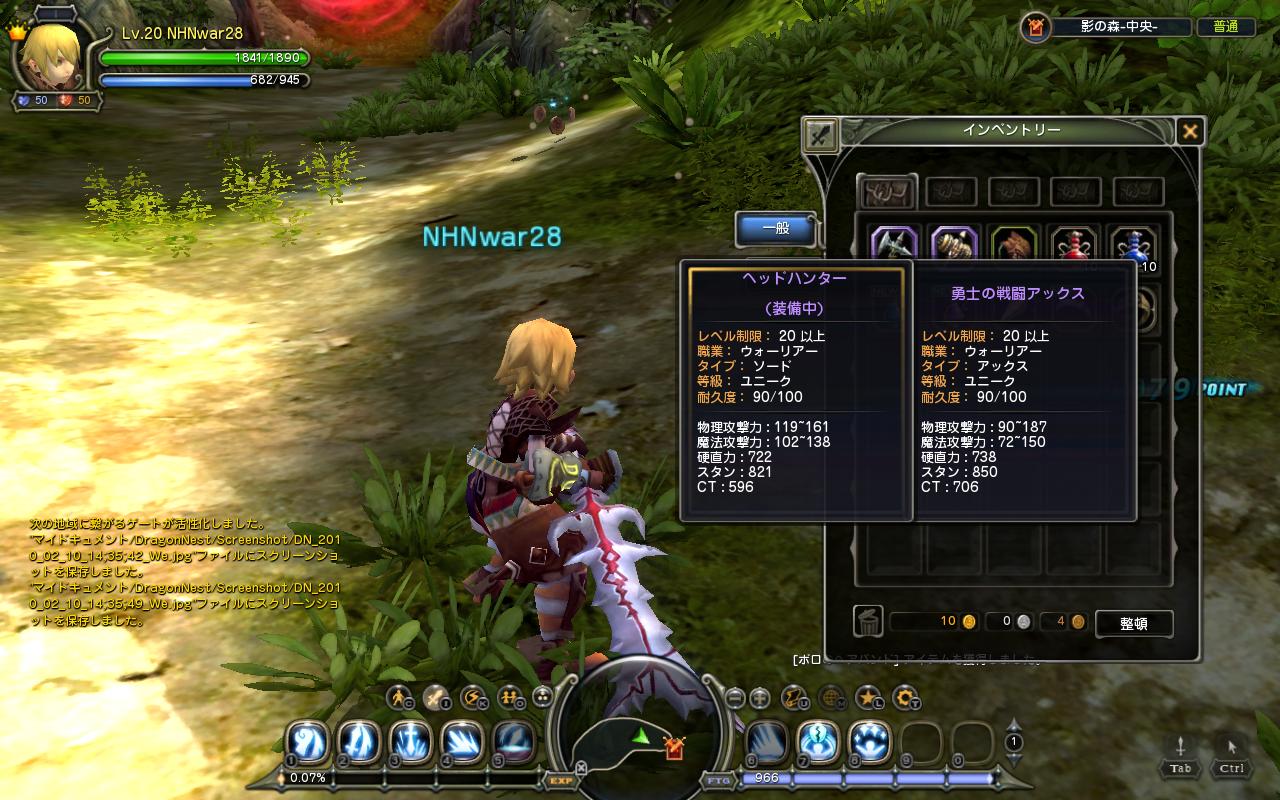Use the skill in hotbar slot 7

coord(817,743)
